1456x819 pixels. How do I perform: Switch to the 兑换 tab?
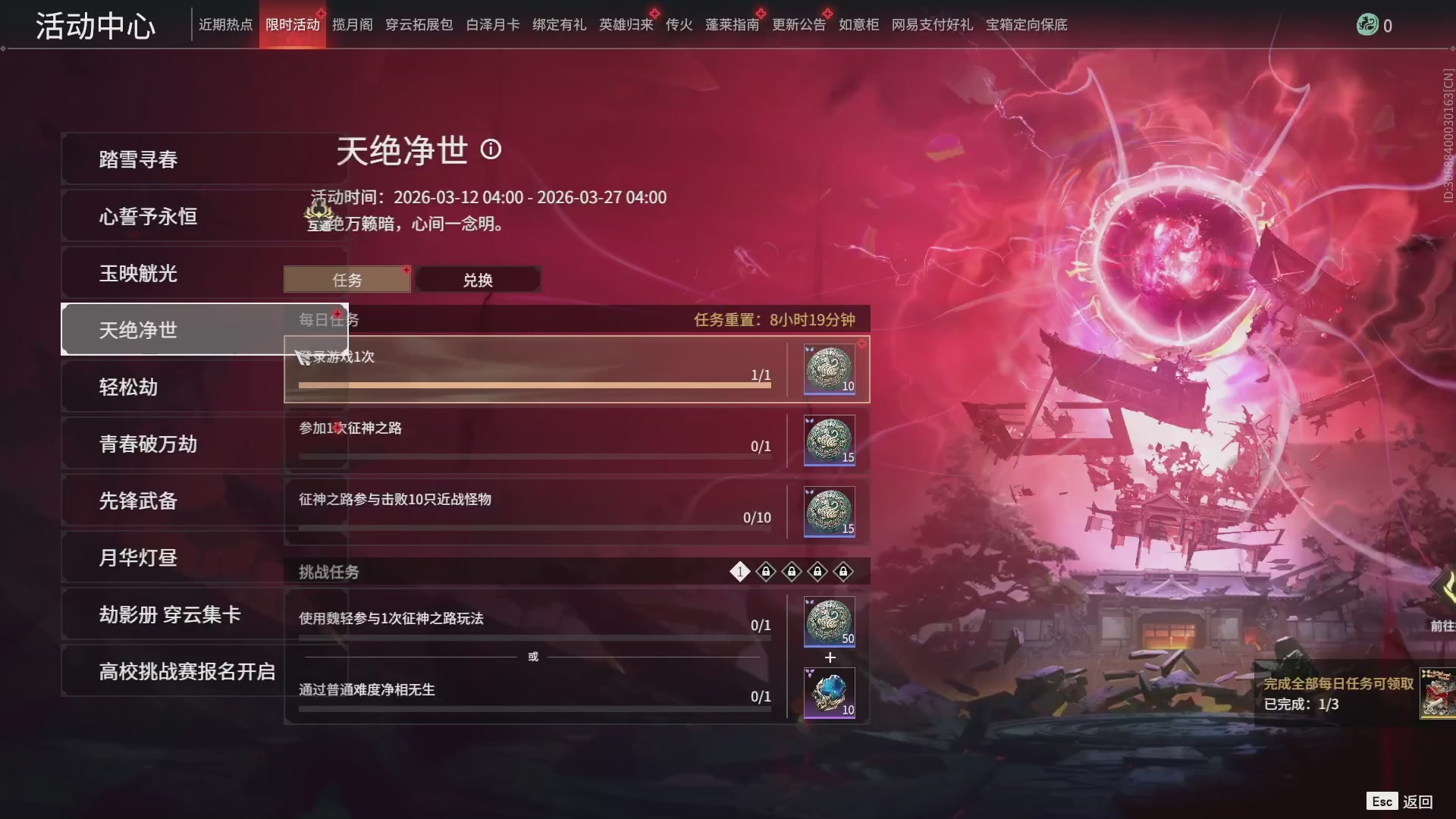pyautogui.click(x=479, y=279)
